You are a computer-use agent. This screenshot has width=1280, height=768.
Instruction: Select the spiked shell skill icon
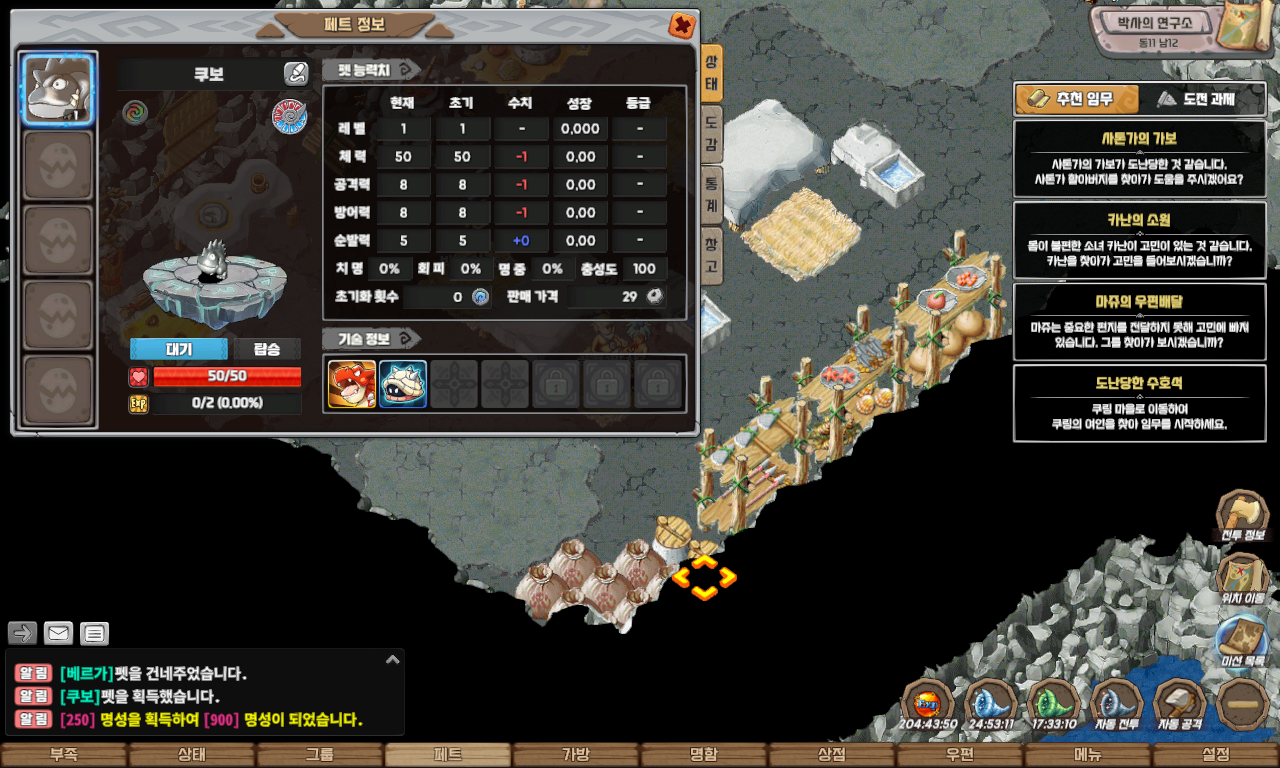403,384
